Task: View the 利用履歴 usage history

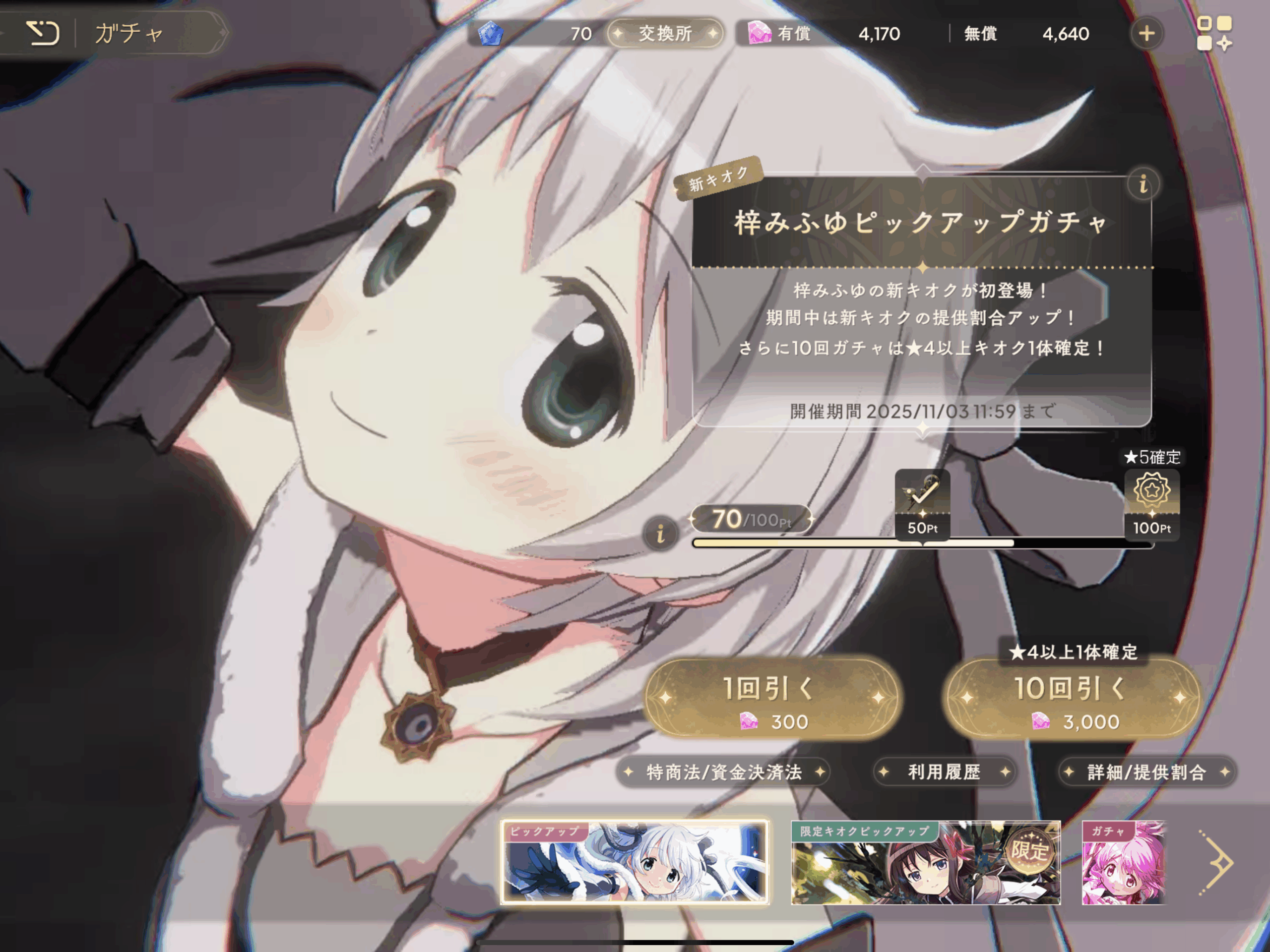Action: (x=944, y=773)
